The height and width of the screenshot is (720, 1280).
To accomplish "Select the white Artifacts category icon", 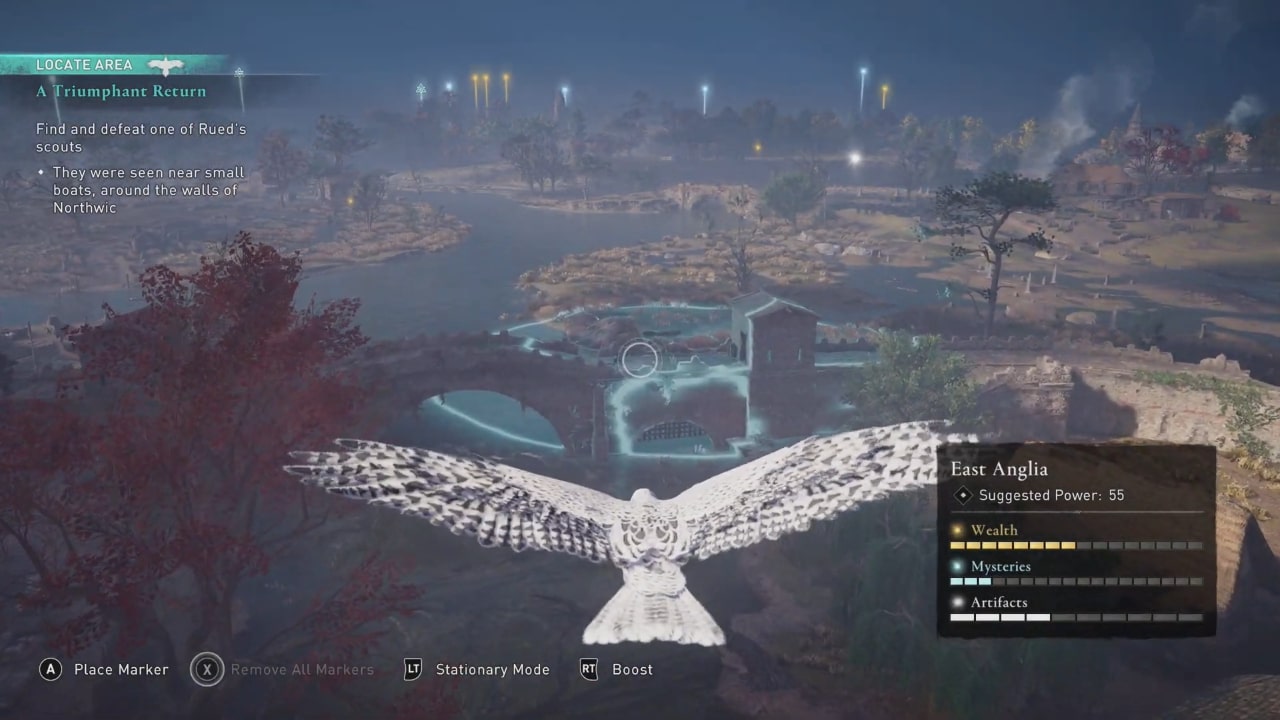I will click(957, 602).
